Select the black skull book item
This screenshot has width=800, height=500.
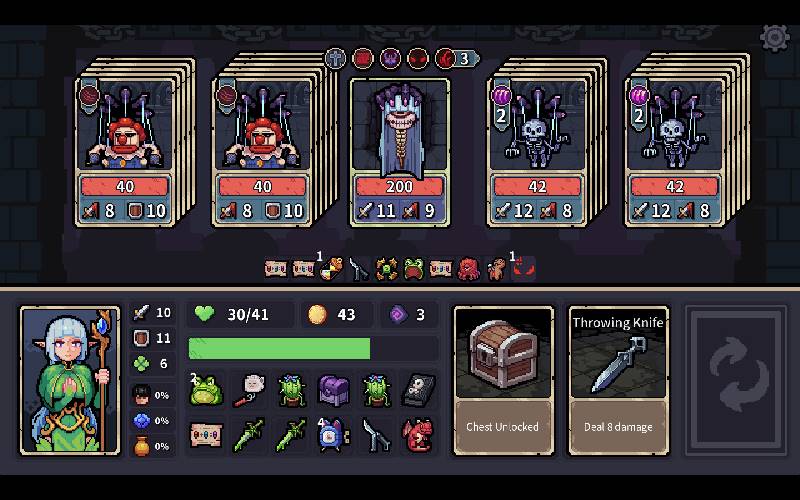click(417, 390)
